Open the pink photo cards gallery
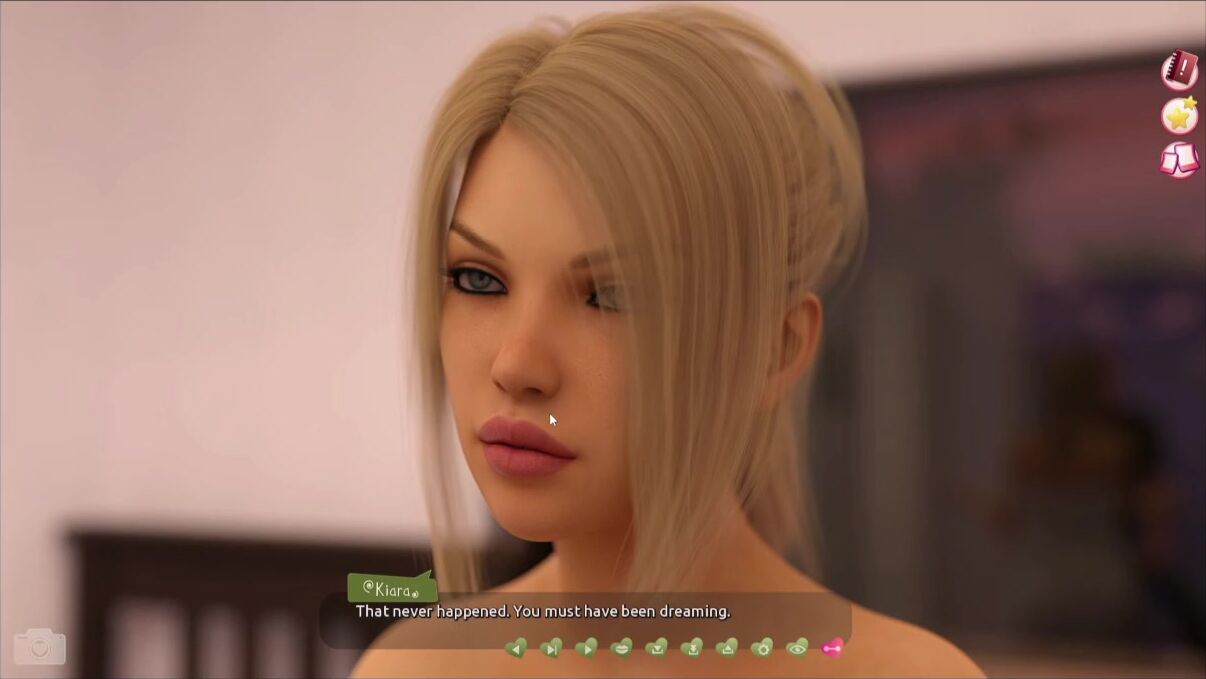This screenshot has width=1206, height=679. [x=1180, y=160]
